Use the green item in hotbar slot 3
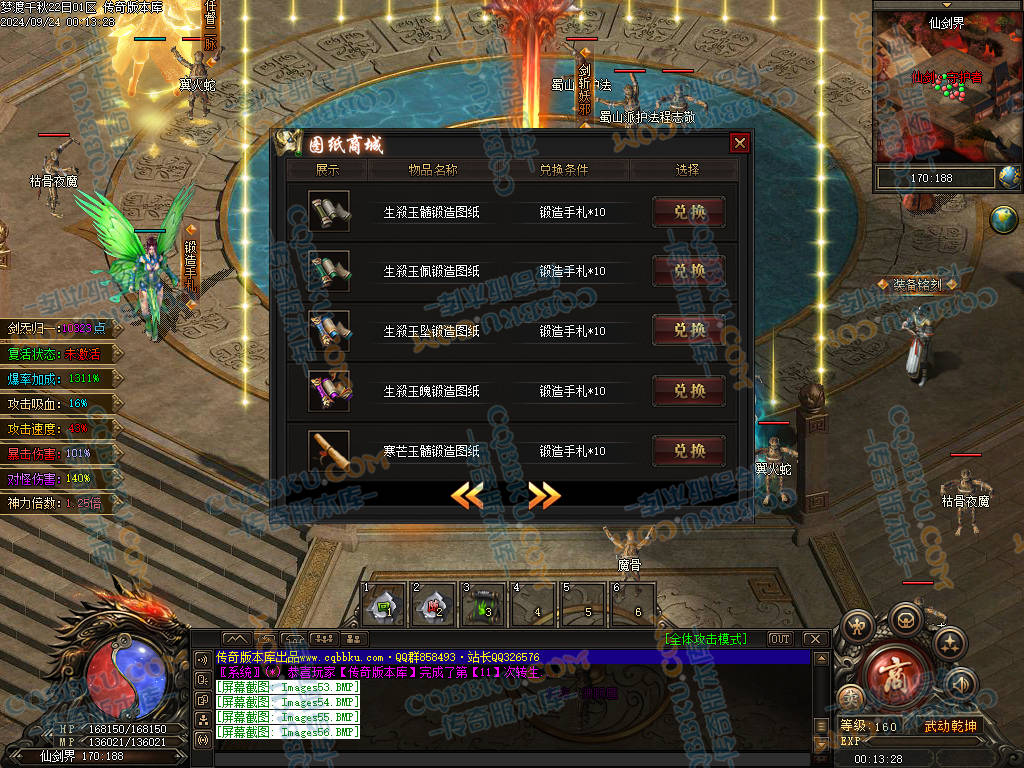This screenshot has width=1024, height=768. [x=483, y=604]
